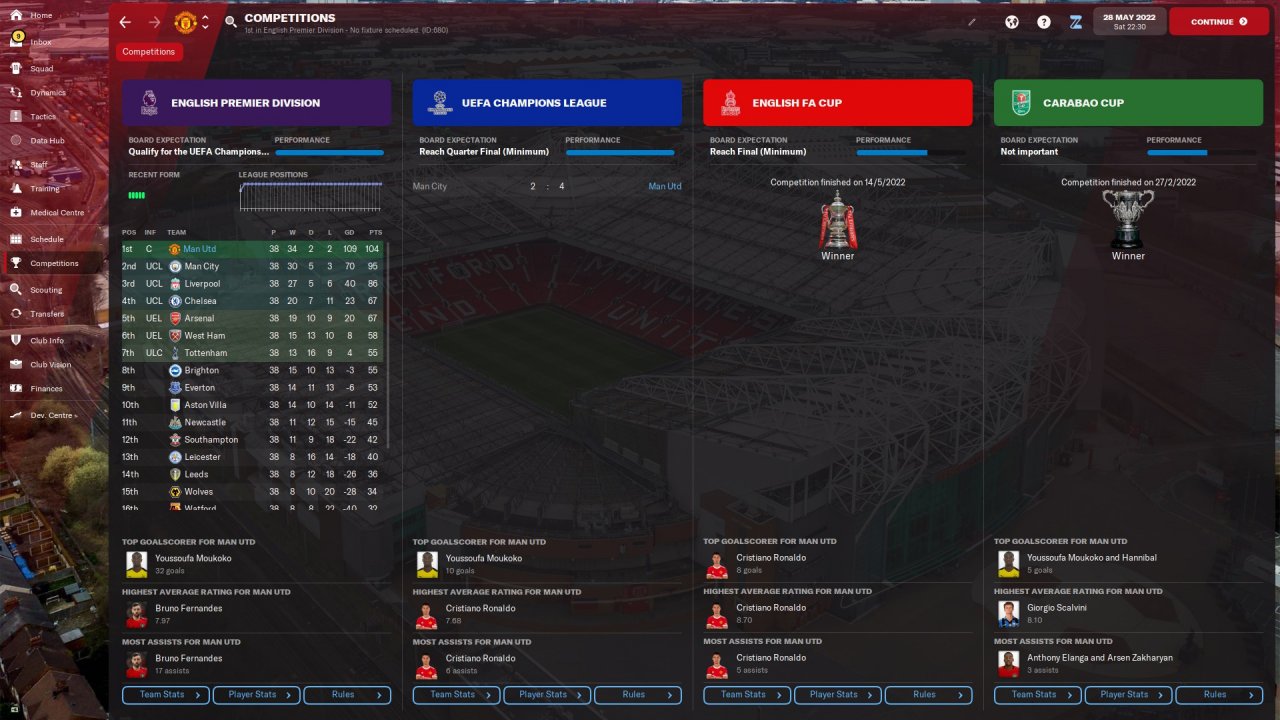Open the Tactics section
Viewport: 1280px width, 720px height.
pos(43,117)
